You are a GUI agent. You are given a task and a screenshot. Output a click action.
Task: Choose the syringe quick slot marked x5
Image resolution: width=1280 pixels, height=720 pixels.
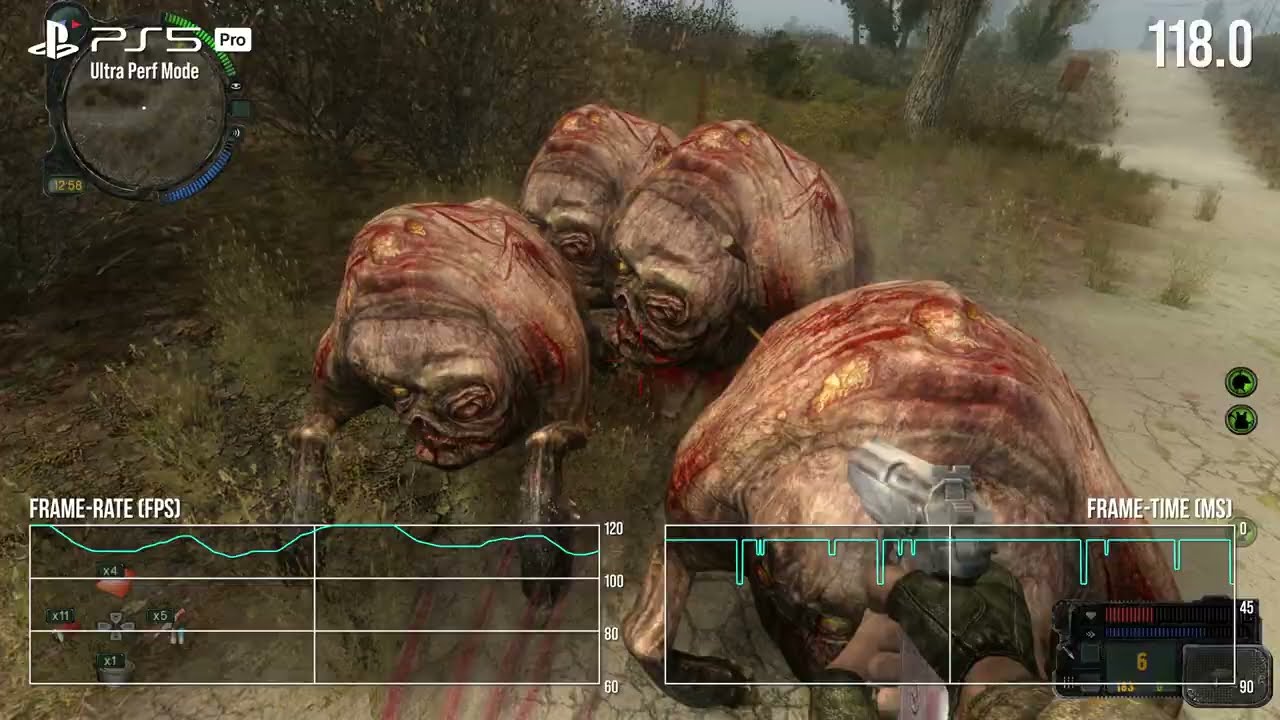[166, 625]
